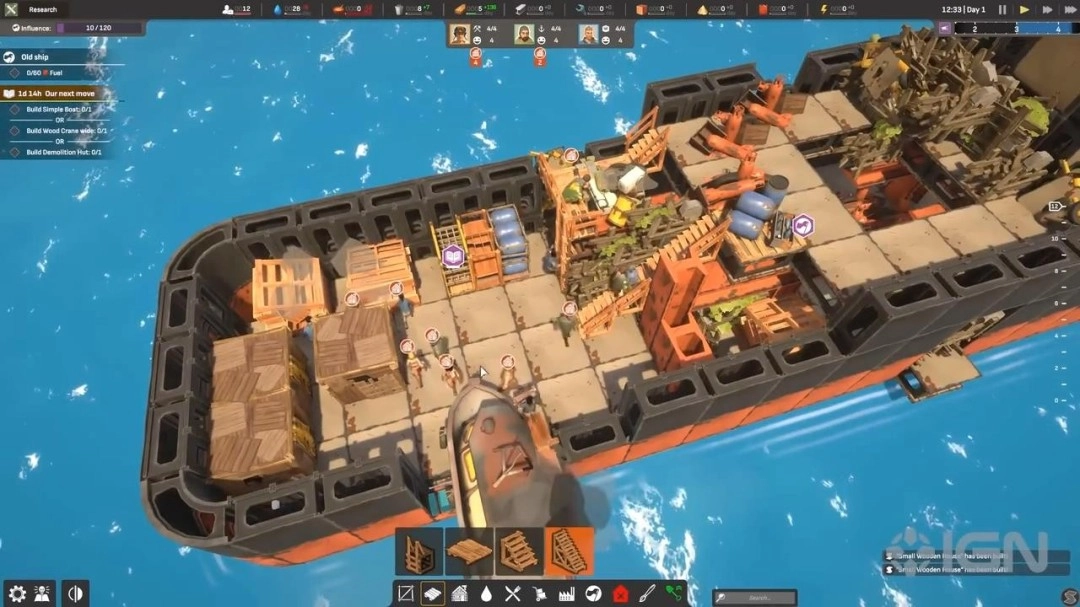Switch to double fast-forward speed
The height and width of the screenshot is (607, 1080).
[1047, 10]
